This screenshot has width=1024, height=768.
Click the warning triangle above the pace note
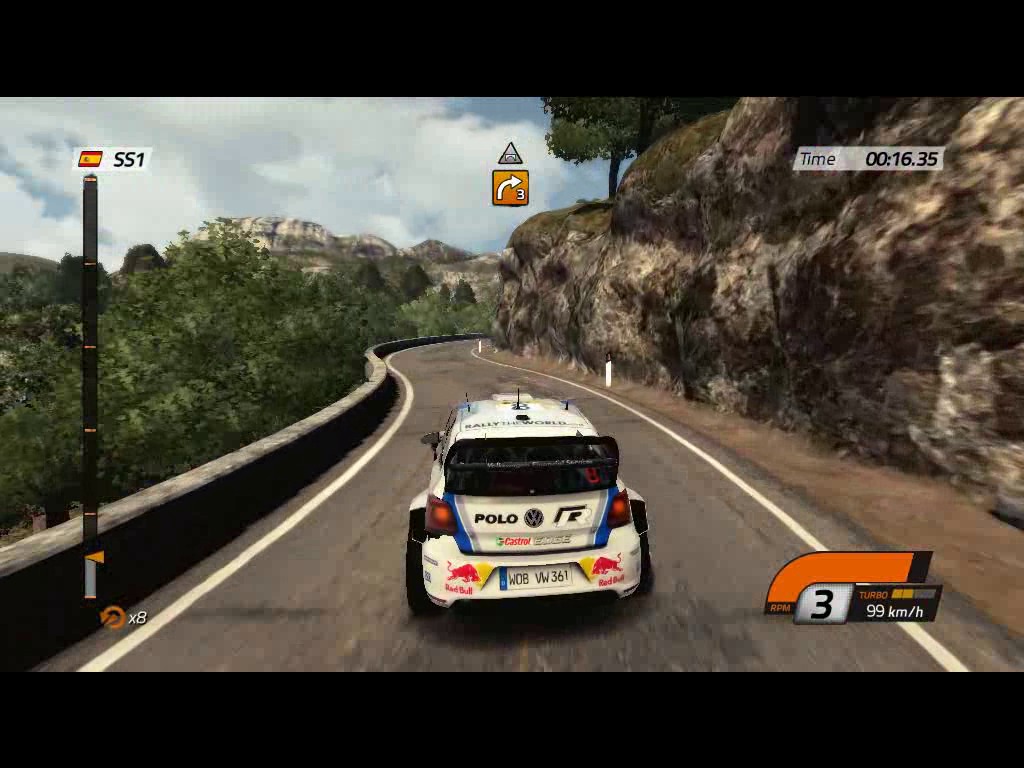tap(510, 154)
